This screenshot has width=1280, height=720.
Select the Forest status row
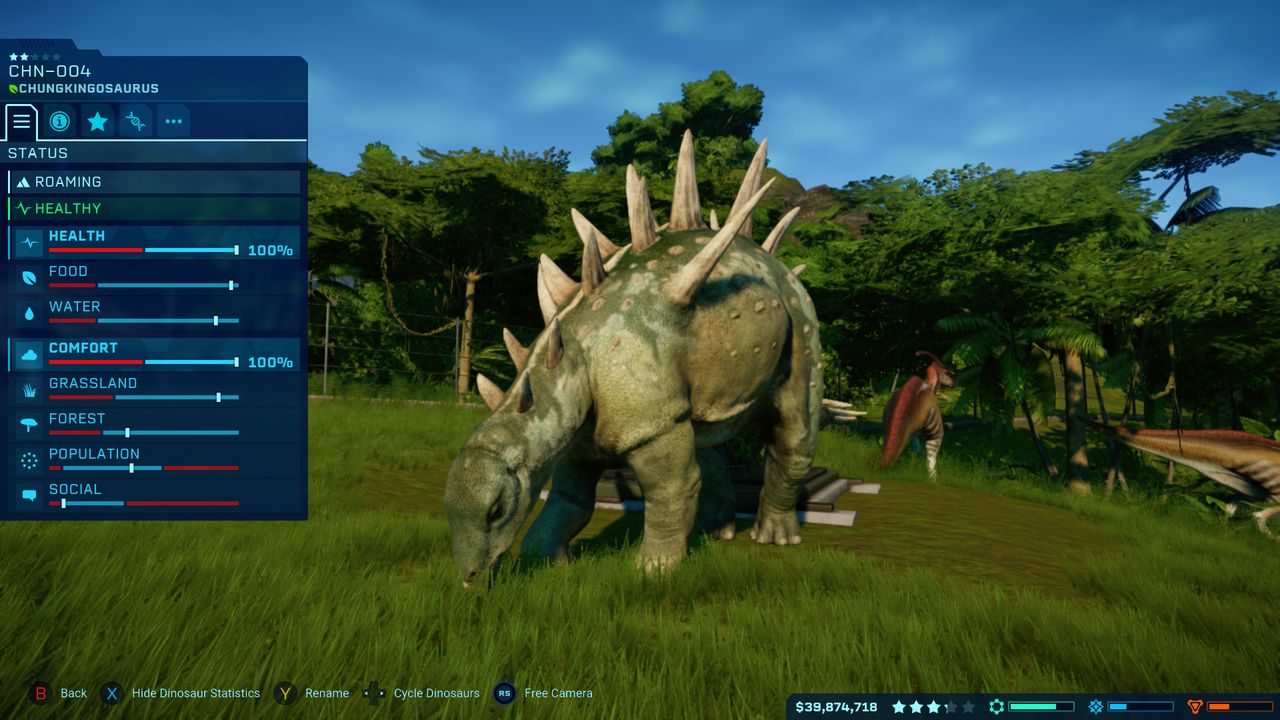[154, 425]
